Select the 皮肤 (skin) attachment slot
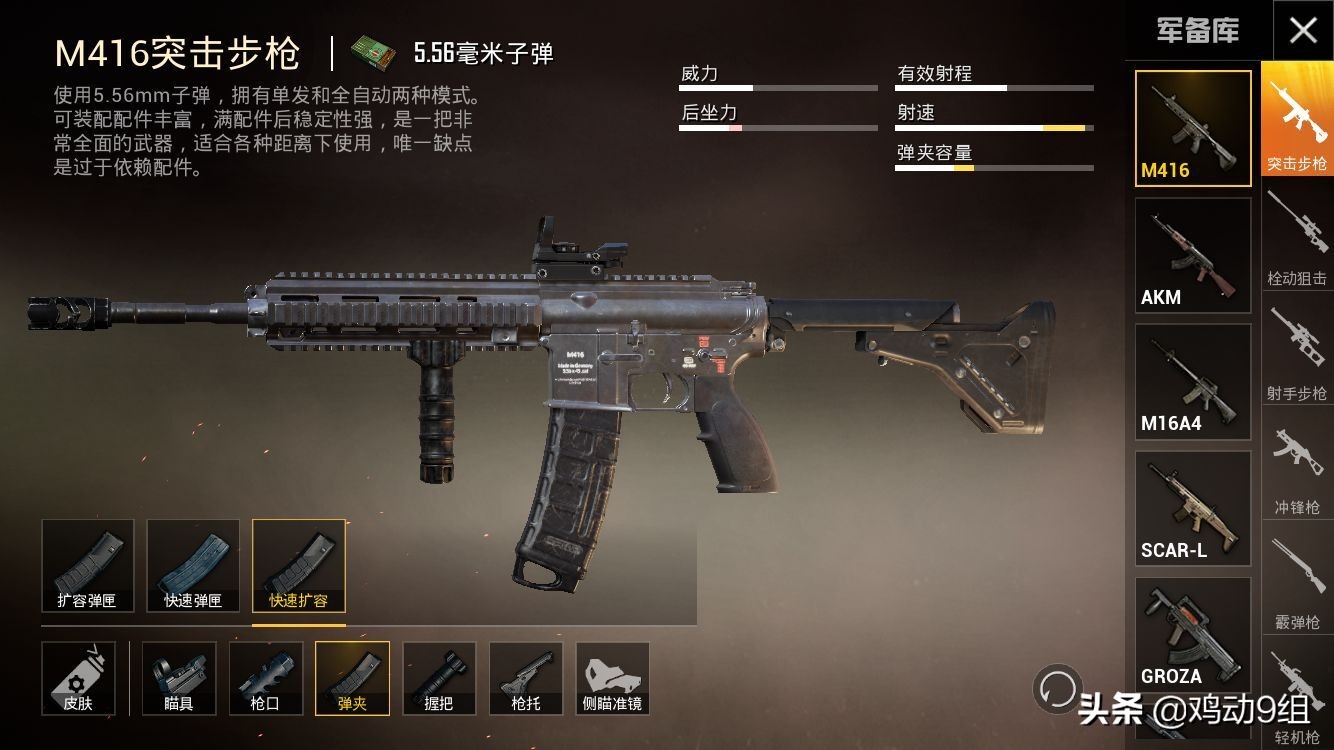 click(79, 678)
